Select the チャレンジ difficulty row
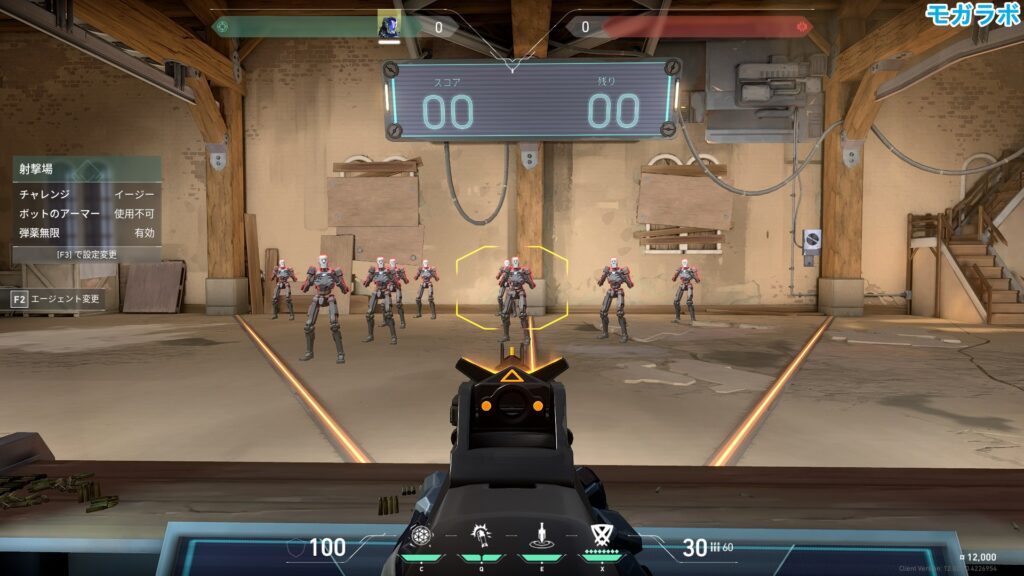The image size is (1024, 576). coord(87,194)
